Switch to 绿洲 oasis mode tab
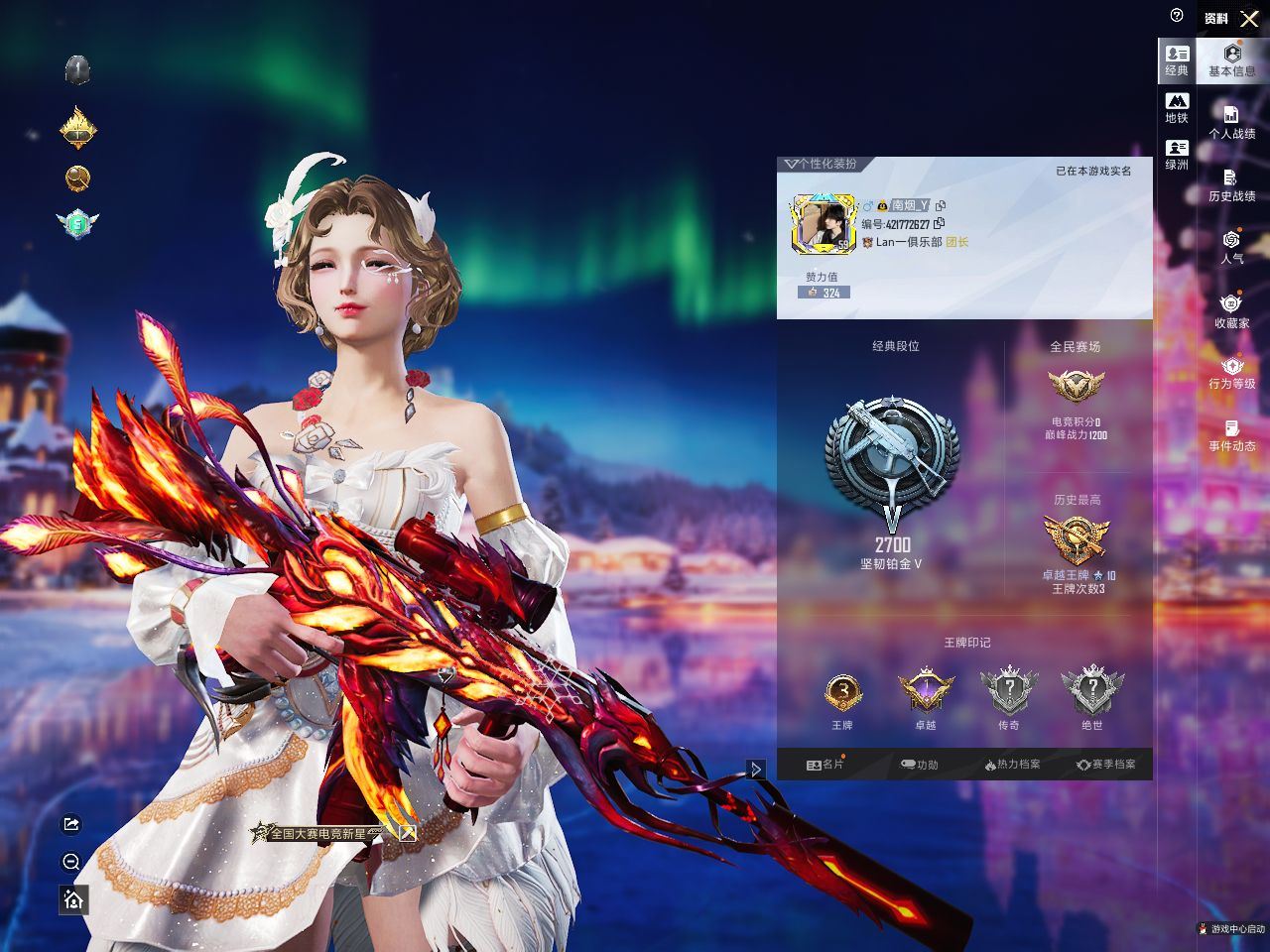Image resolution: width=1270 pixels, height=952 pixels. coord(1177,155)
